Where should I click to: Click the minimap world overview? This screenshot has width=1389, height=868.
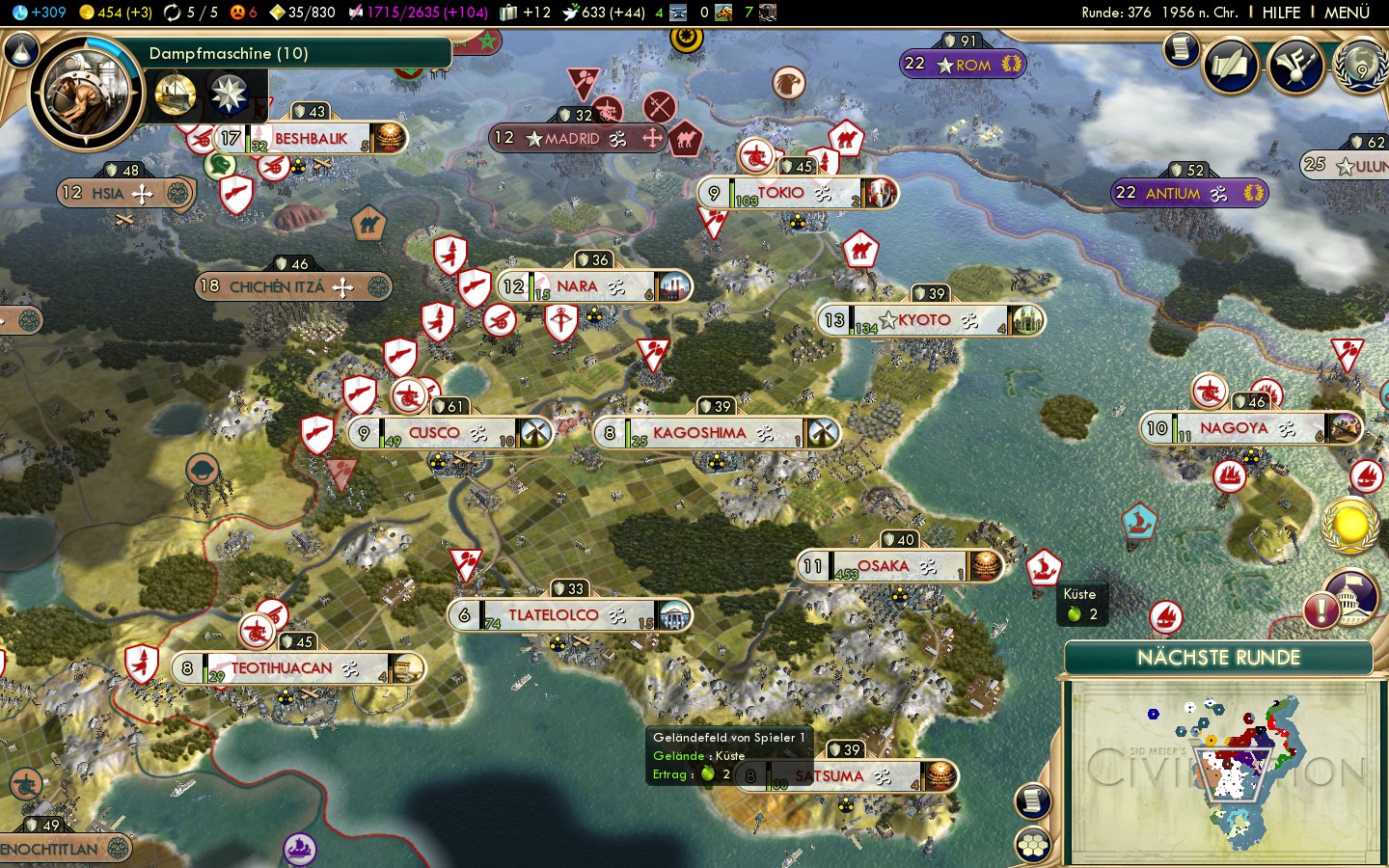(1222, 770)
